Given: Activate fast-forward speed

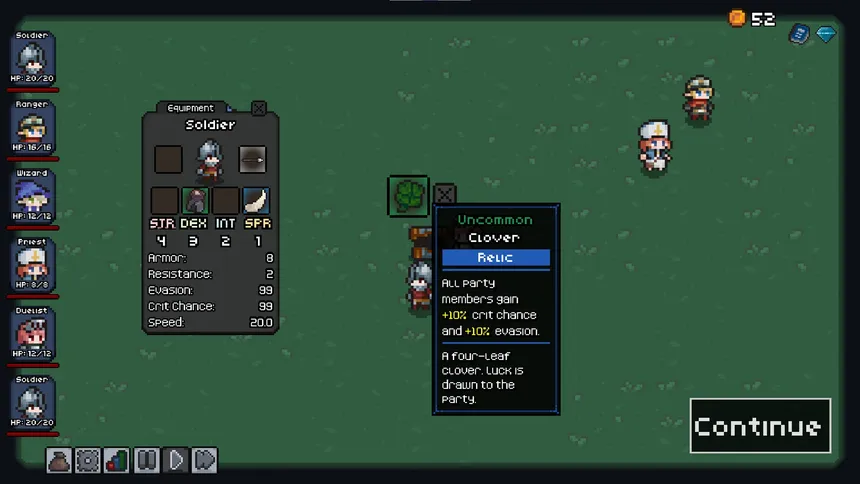Looking at the screenshot, I should 204,460.
